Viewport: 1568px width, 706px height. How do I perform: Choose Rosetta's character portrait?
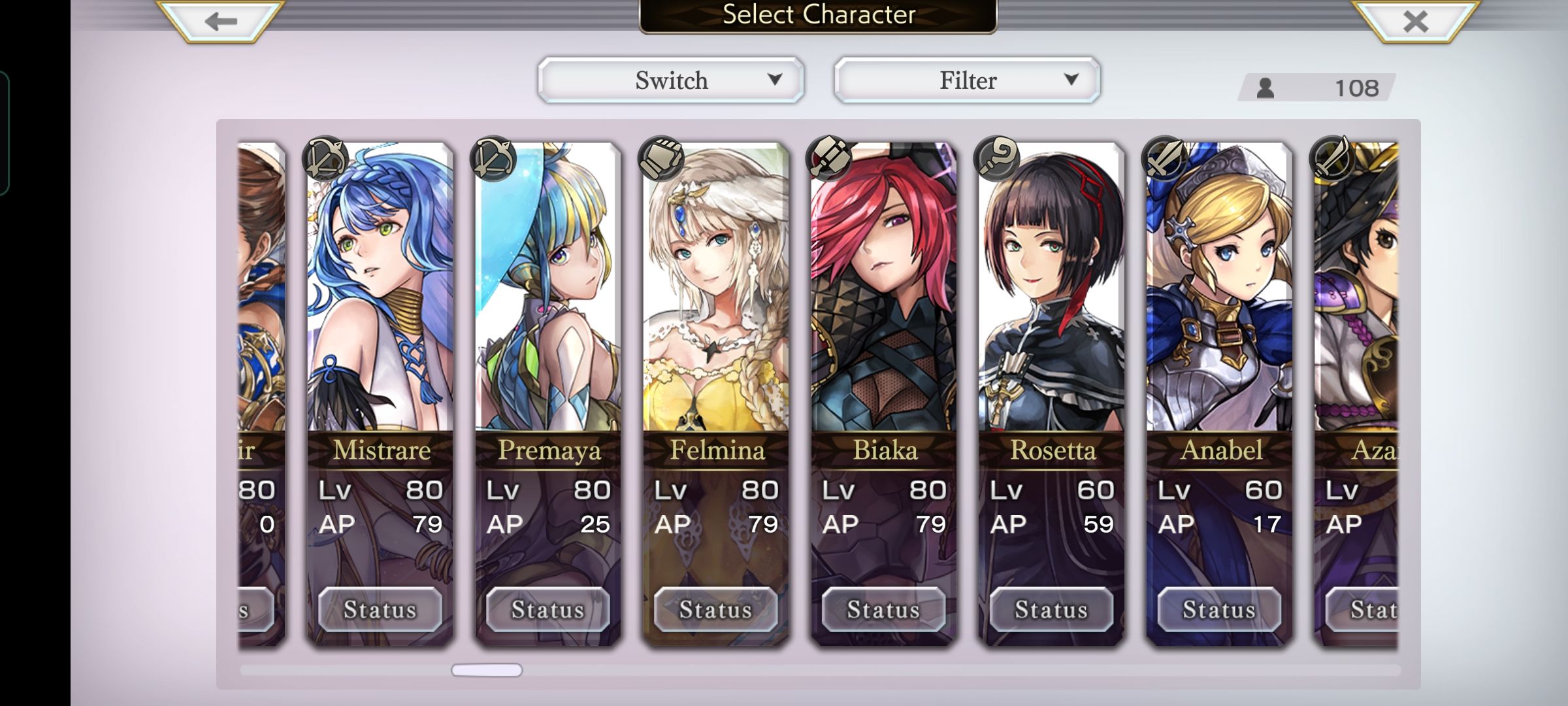pos(1051,294)
